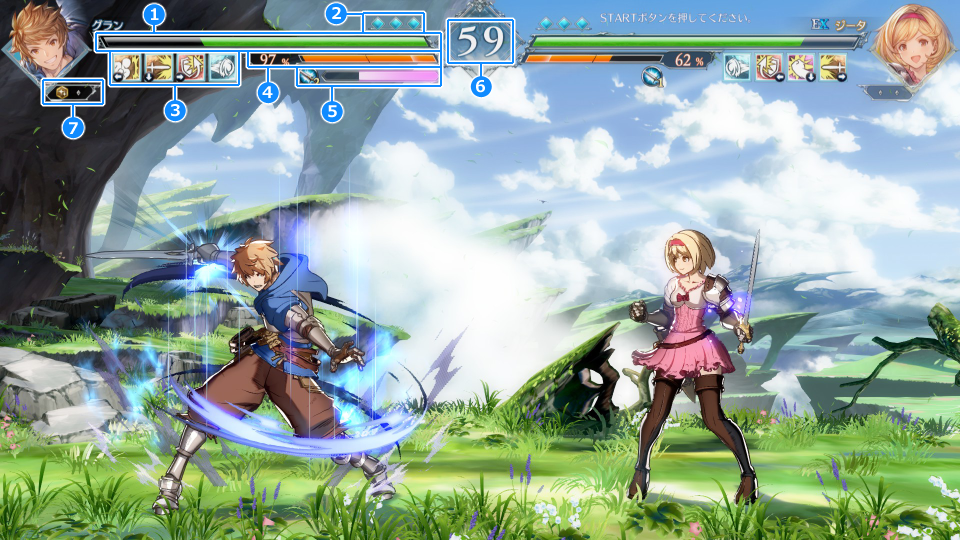Trigger Djeeta's sword thrust skill icon

pos(833,67)
